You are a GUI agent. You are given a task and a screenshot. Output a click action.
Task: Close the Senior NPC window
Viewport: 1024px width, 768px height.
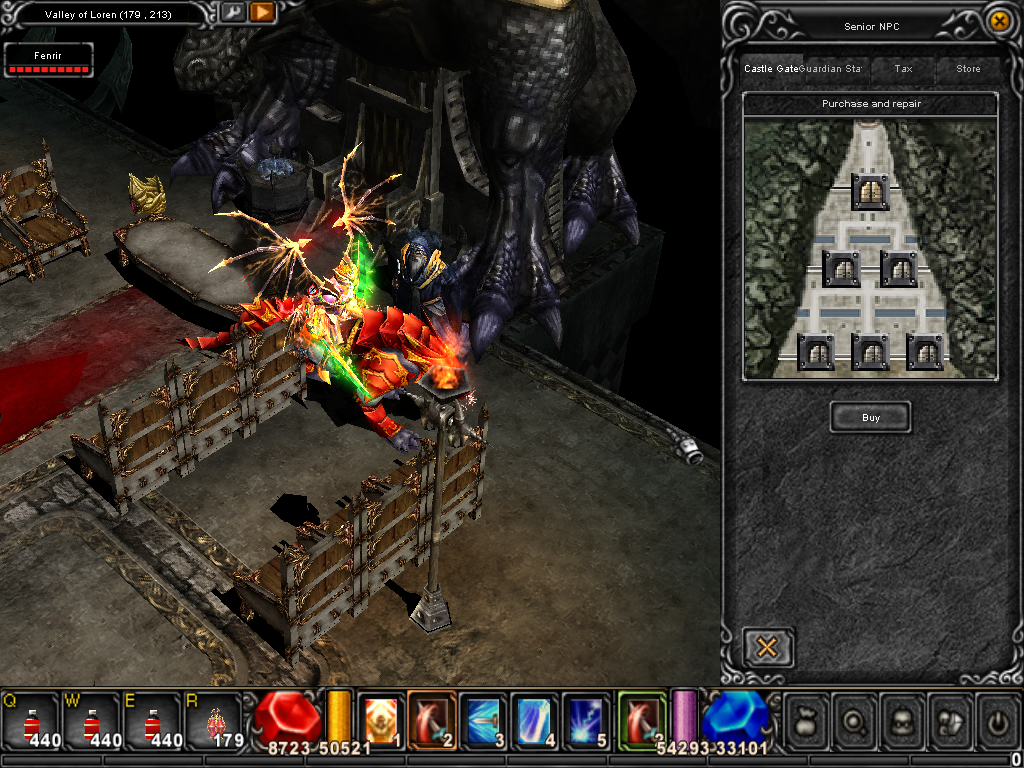click(x=998, y=21)
